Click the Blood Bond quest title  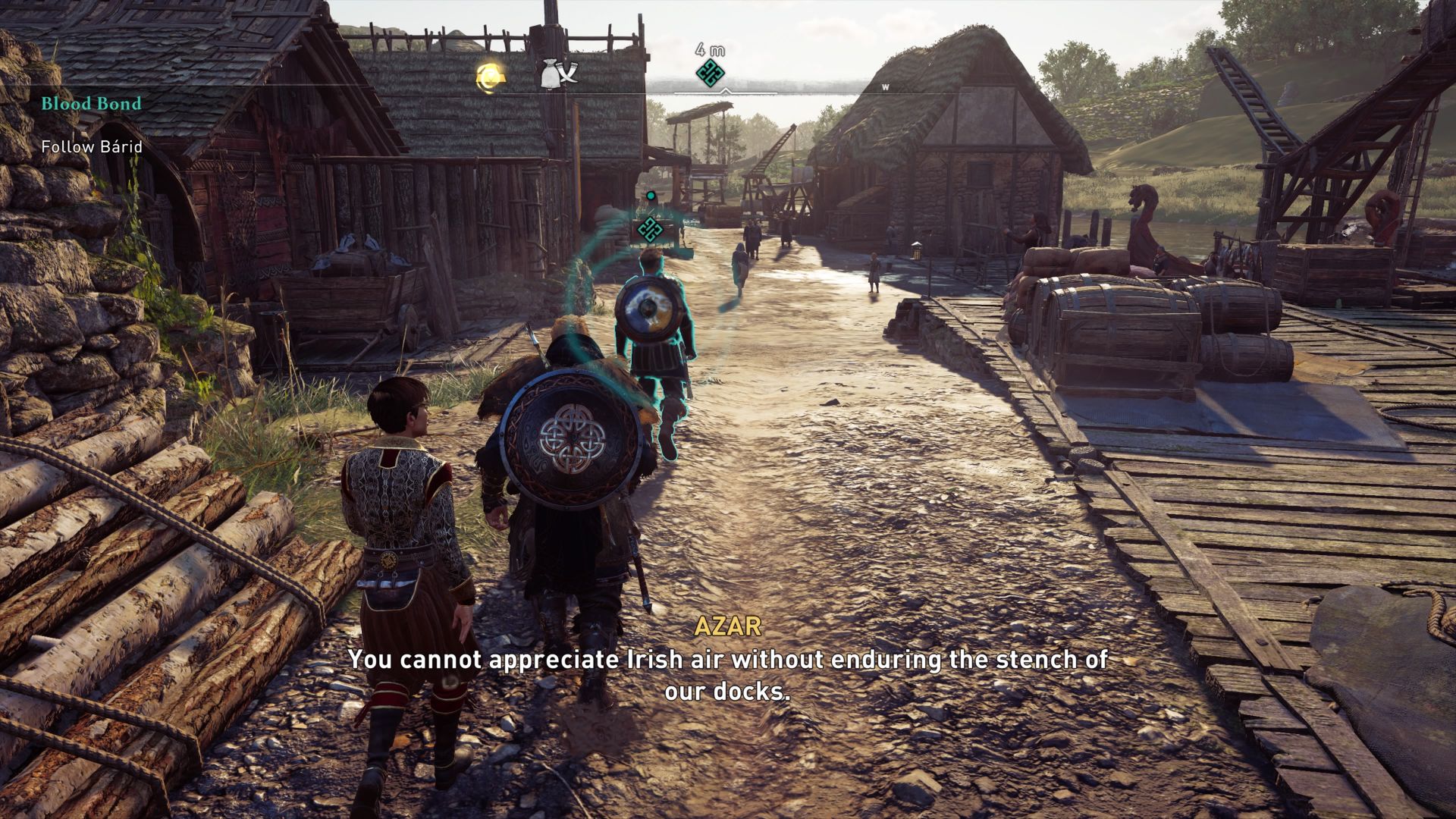pyautogui.click(x=90, y=104)
